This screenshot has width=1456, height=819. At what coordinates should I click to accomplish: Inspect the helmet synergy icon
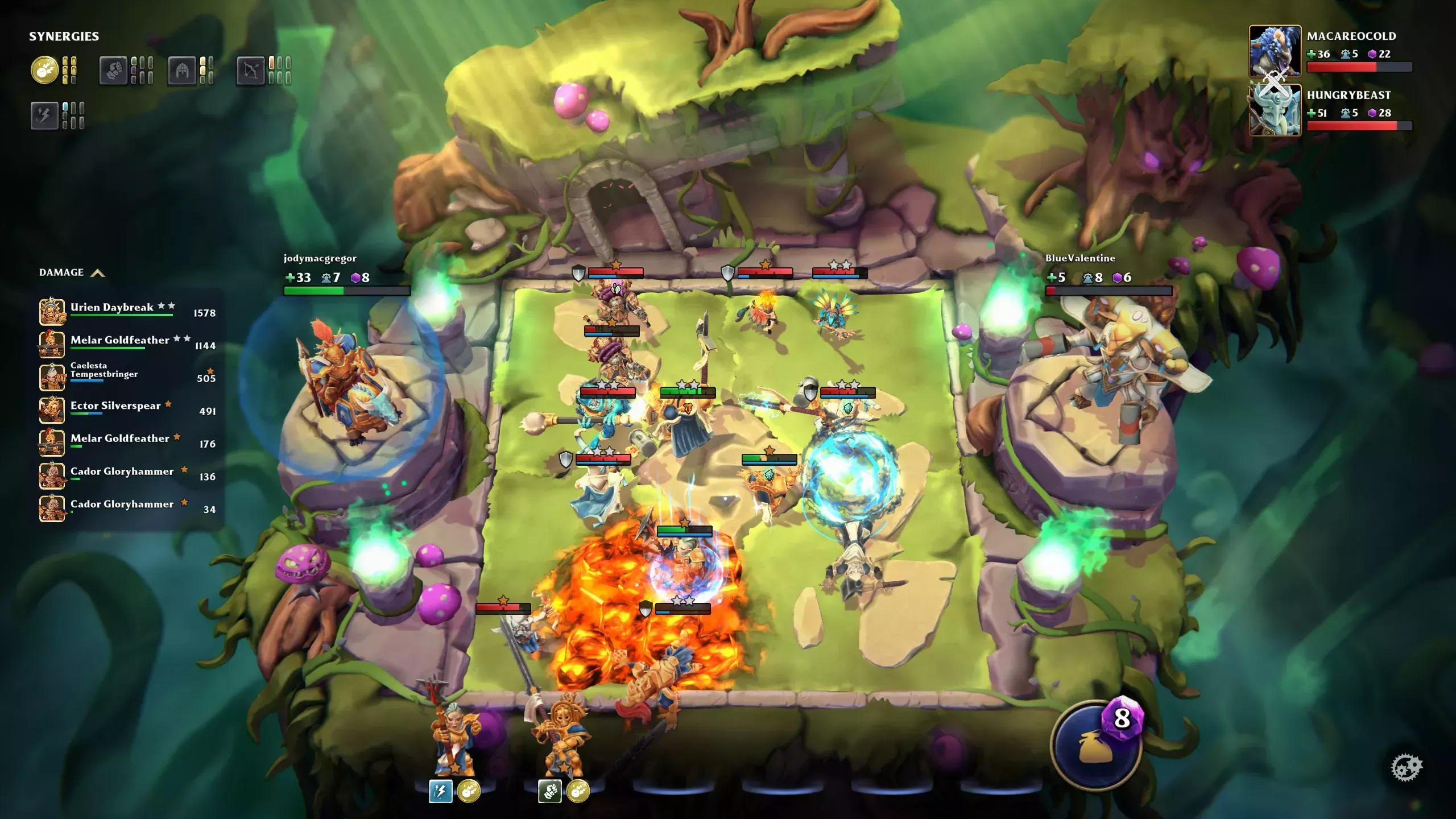pos(182,71)
